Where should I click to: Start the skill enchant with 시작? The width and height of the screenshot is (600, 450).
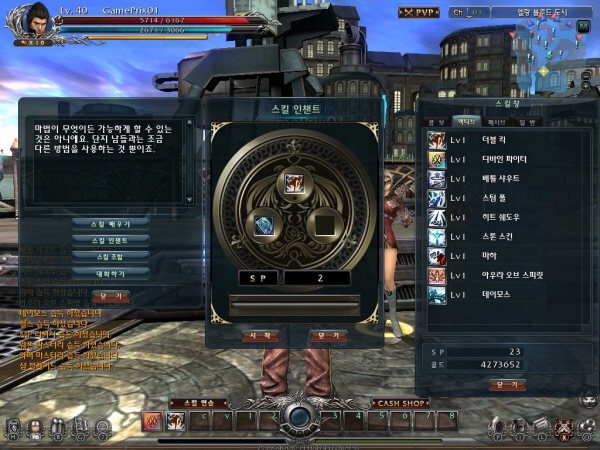coord(260,337)
